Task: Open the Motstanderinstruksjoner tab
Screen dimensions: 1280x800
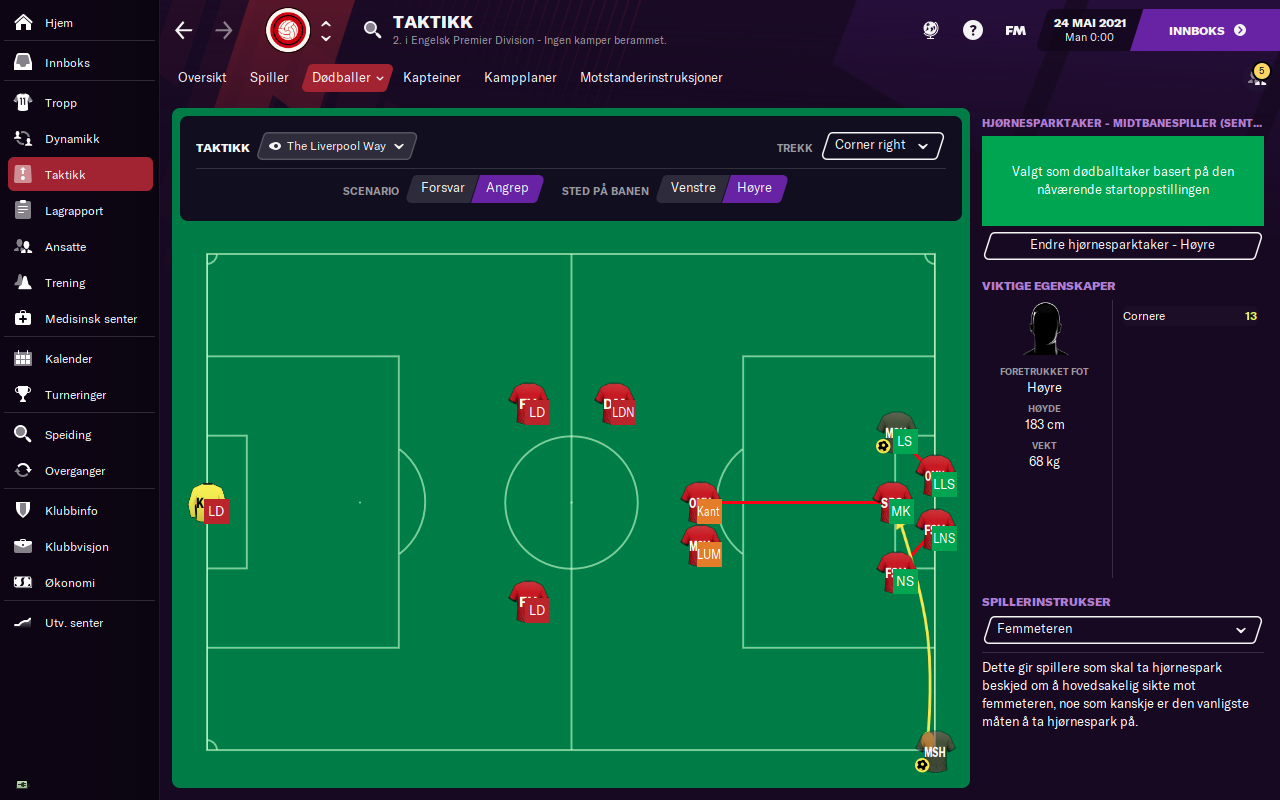Action: point(651,78)
